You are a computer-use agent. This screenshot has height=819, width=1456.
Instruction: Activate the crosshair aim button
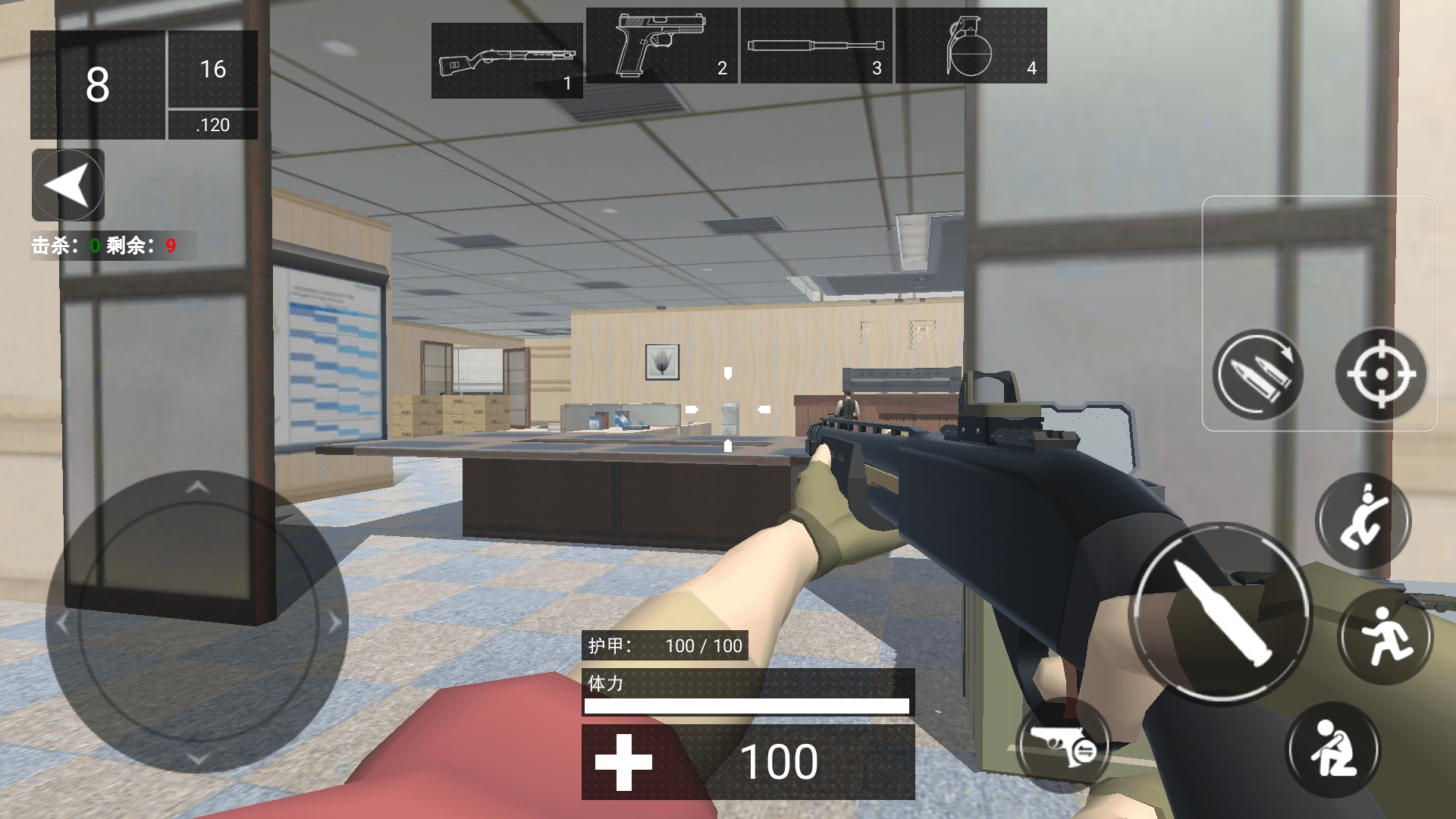[1380, 375]
